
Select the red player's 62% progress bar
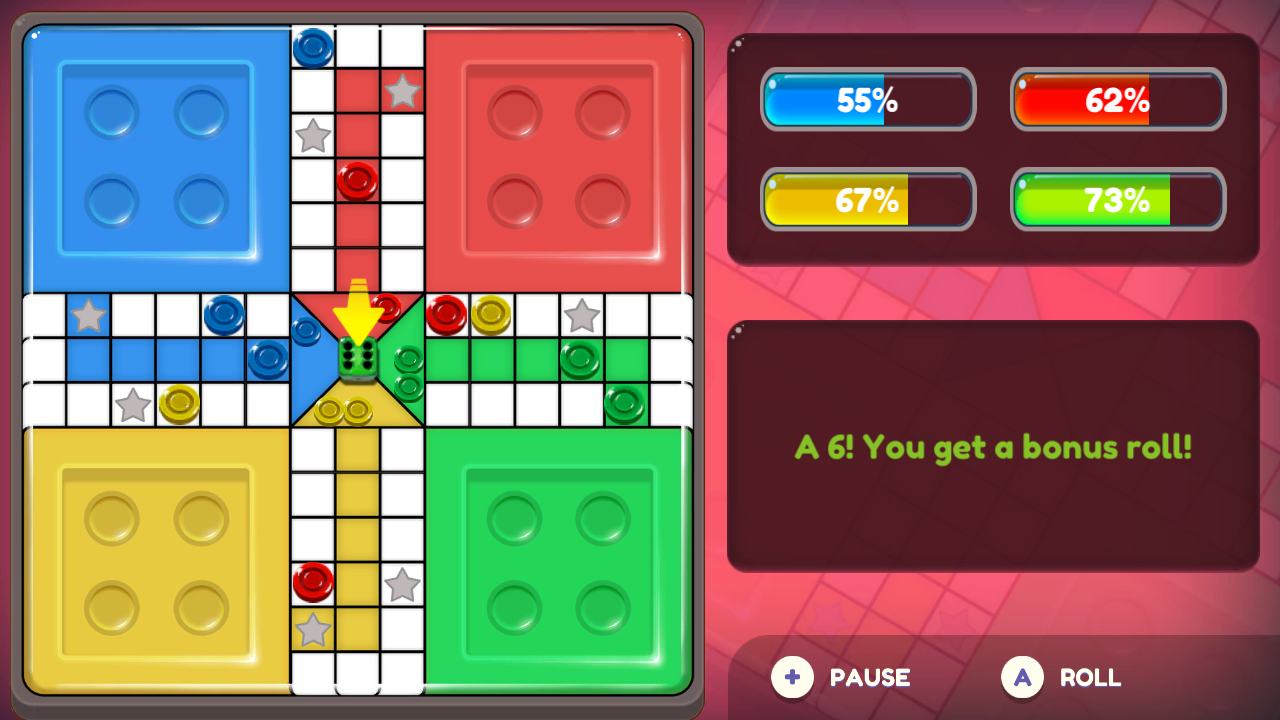tap(1117, 100)
